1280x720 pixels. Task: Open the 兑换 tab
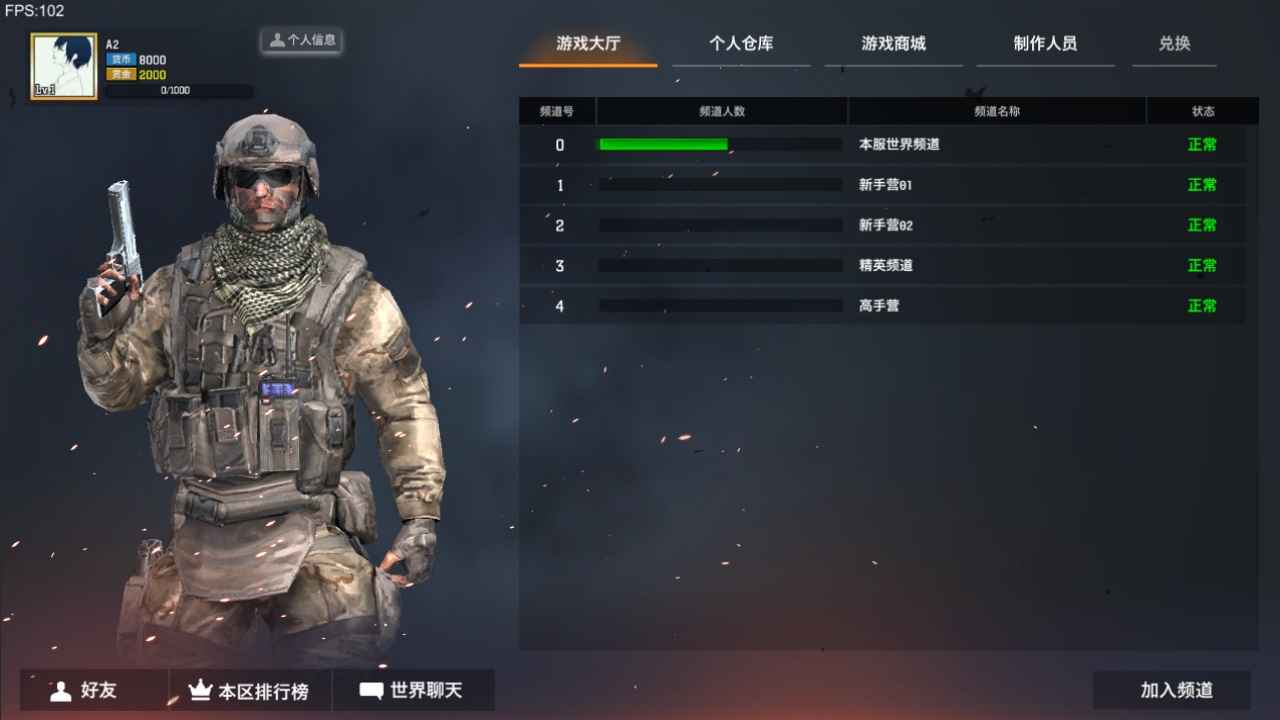[1174, 43]
